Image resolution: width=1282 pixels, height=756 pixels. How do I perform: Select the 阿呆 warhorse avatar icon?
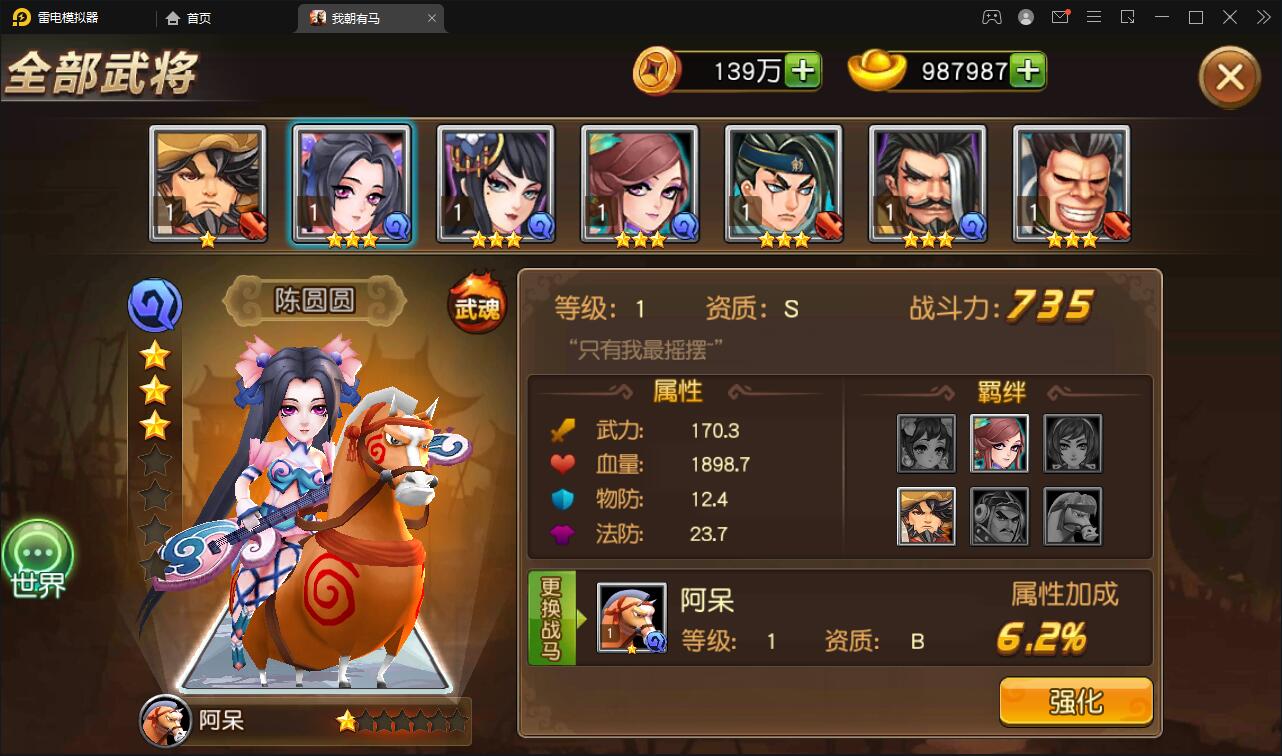click(x=632, y=617)
